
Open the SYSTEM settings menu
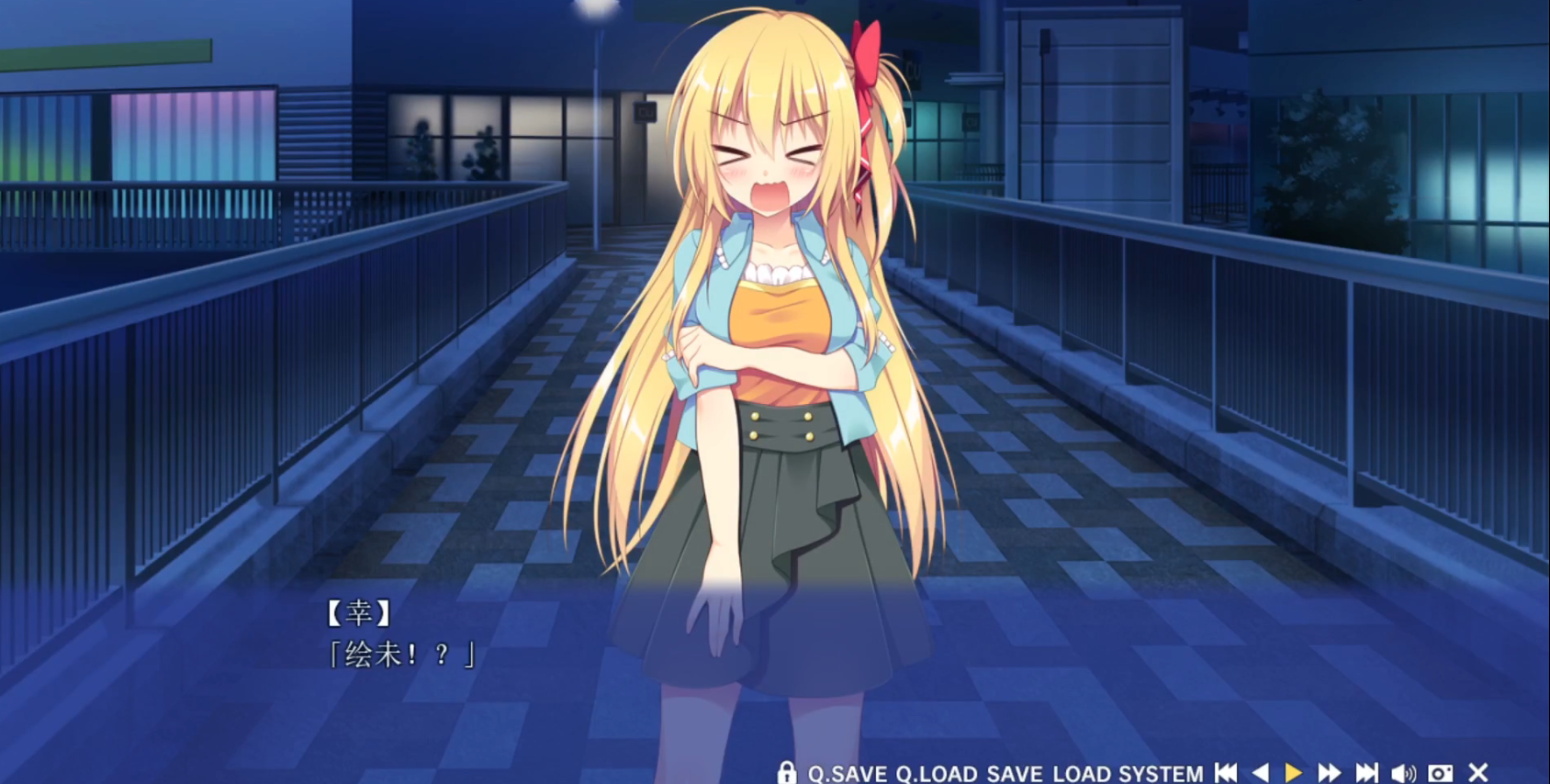coord(1160,774)
